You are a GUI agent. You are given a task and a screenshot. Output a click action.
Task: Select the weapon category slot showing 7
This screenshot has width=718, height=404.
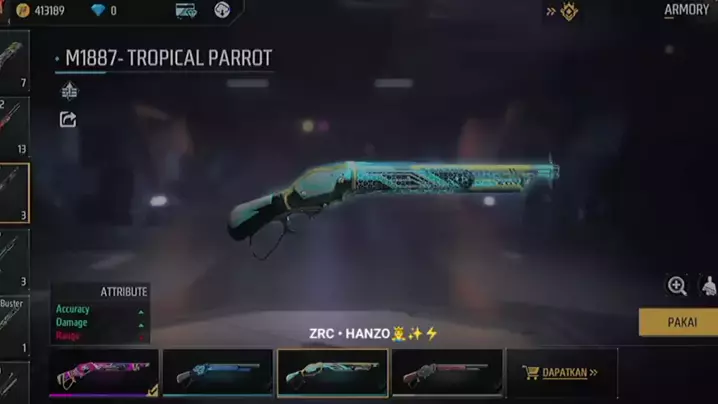[x=14, y=62]
